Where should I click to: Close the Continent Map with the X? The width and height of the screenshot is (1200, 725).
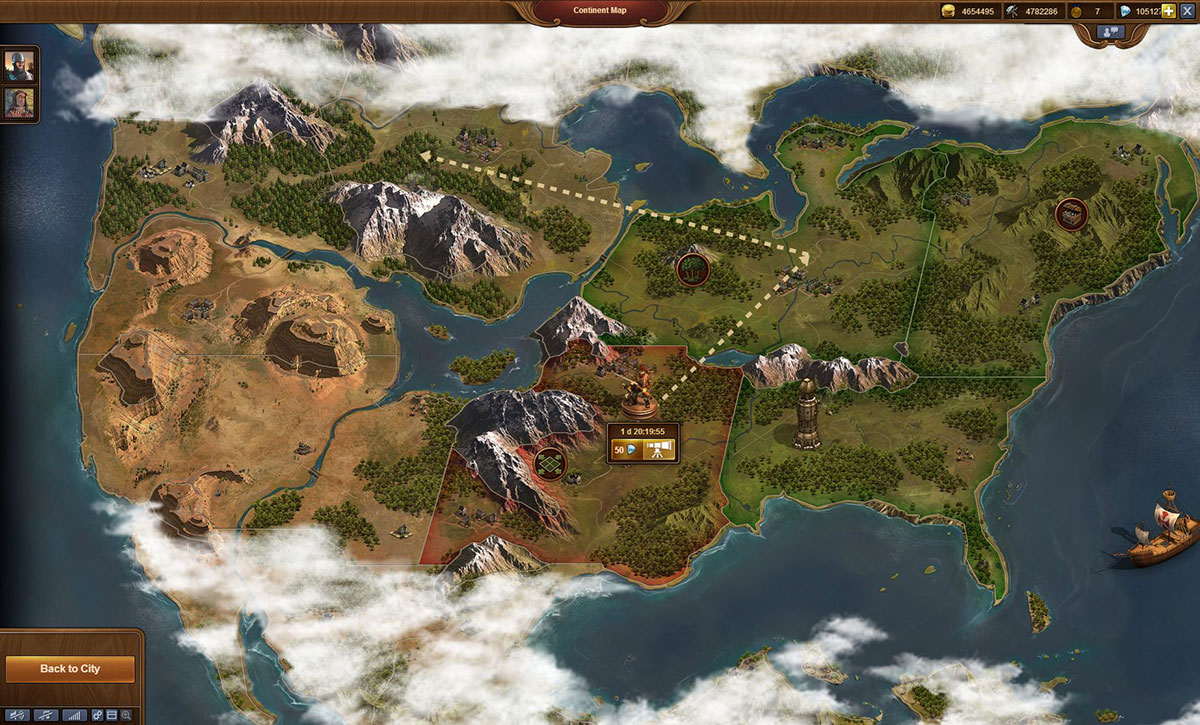tap(1187, 10)
